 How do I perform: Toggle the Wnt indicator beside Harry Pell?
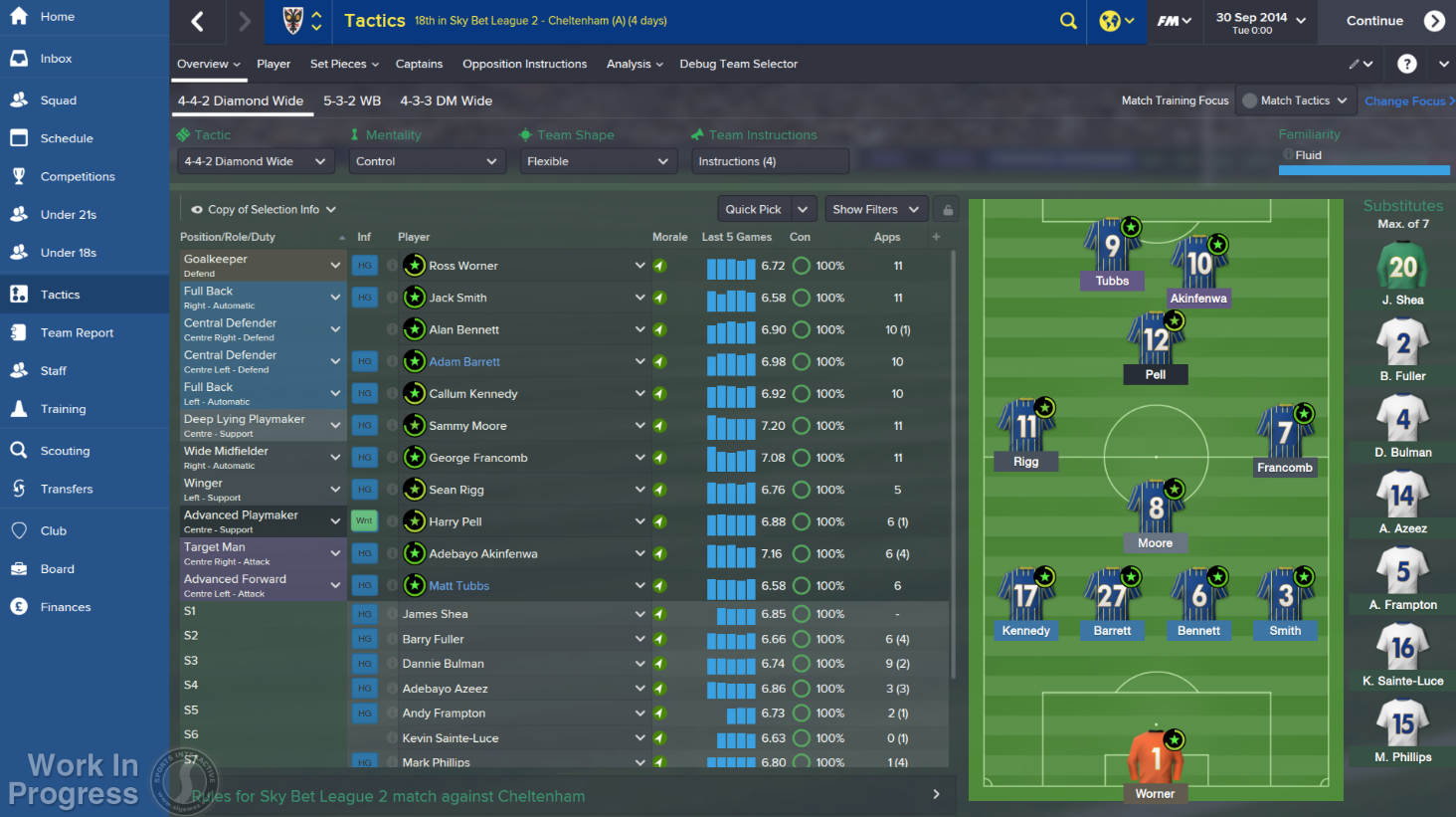click(x=364, y=520)
